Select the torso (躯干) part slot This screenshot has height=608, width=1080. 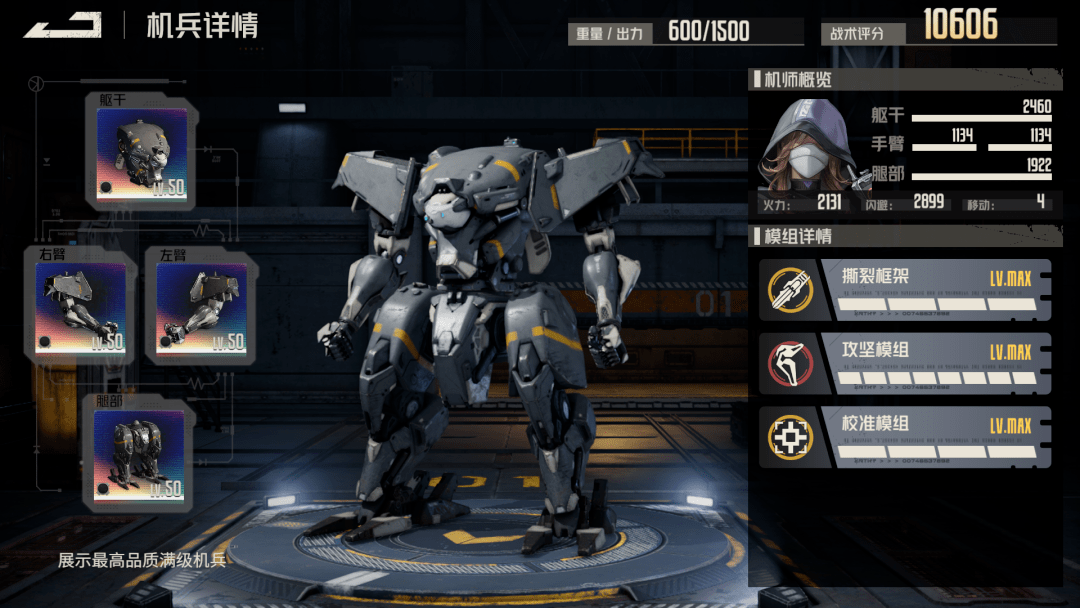click(x=141, y=153)
